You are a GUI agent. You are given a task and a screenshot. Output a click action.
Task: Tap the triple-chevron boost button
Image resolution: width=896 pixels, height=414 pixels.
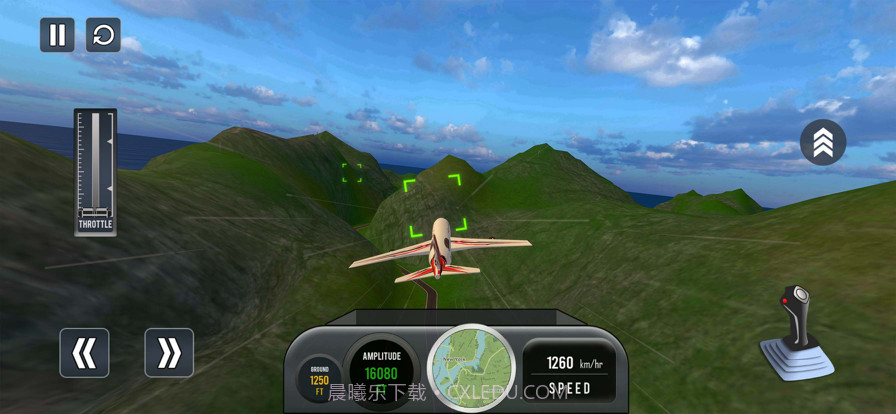[823, 142]
